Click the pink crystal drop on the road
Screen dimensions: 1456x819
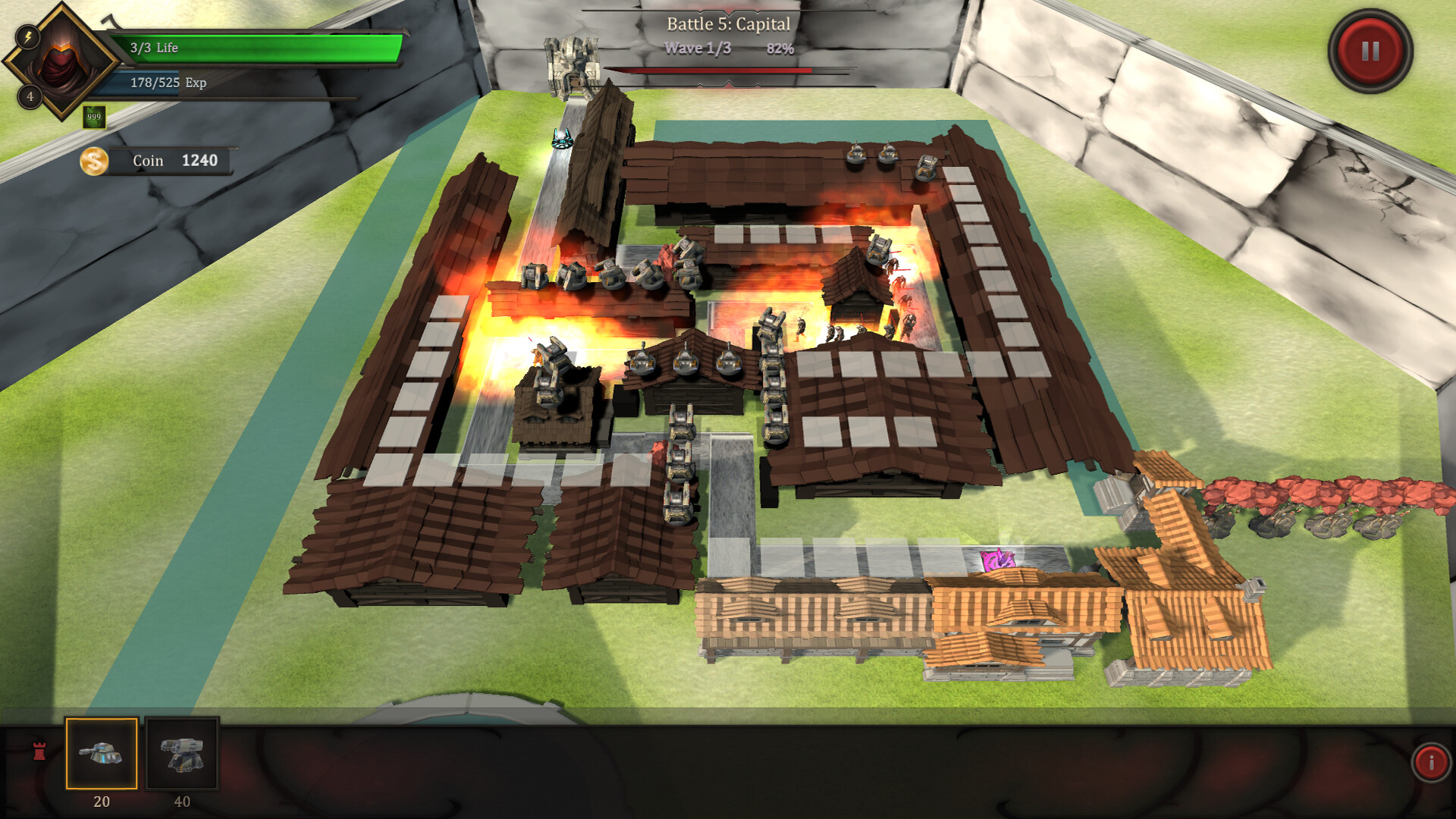[999, 560]
